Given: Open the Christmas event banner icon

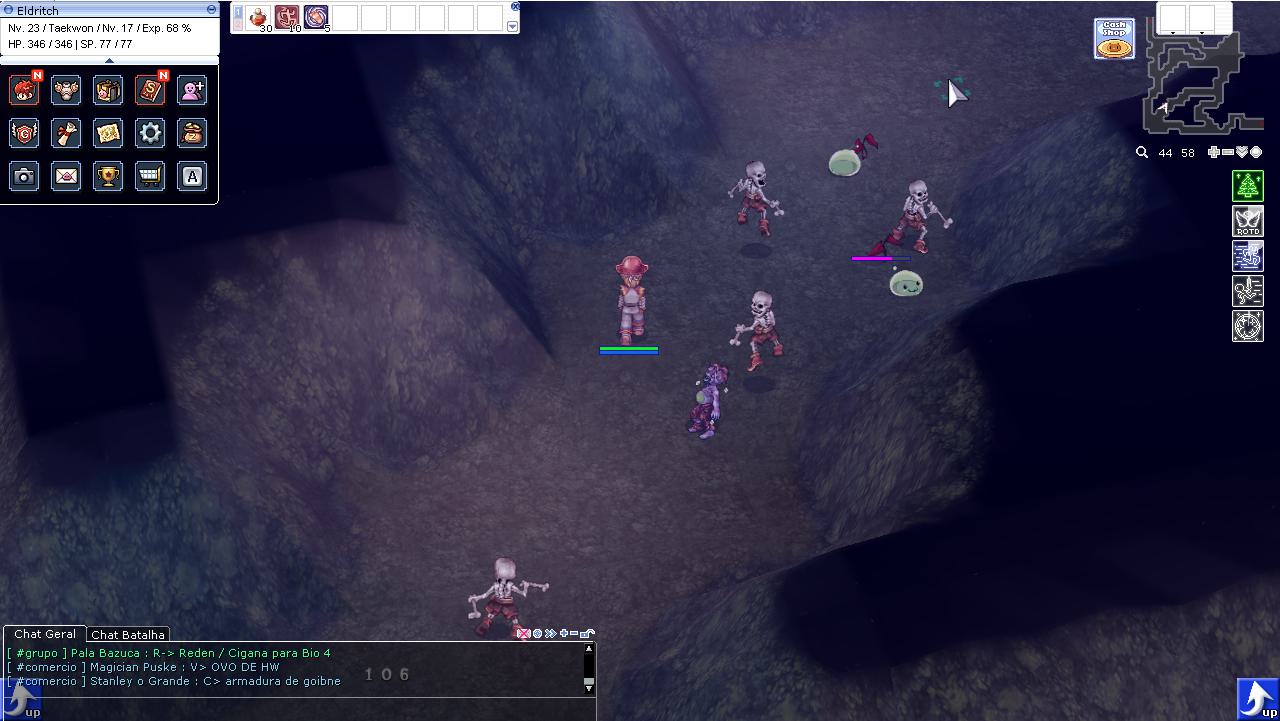Looking at the screenshot, I should click(x=1247, y=185).
